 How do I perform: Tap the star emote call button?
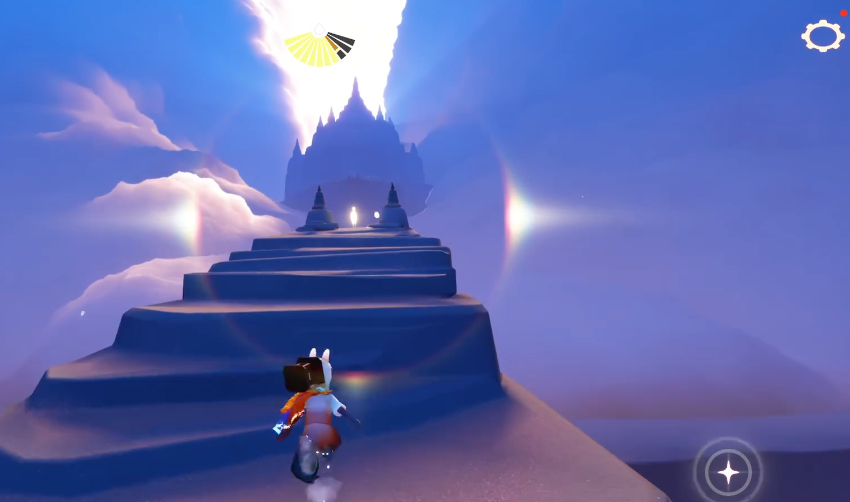[728, 471]
